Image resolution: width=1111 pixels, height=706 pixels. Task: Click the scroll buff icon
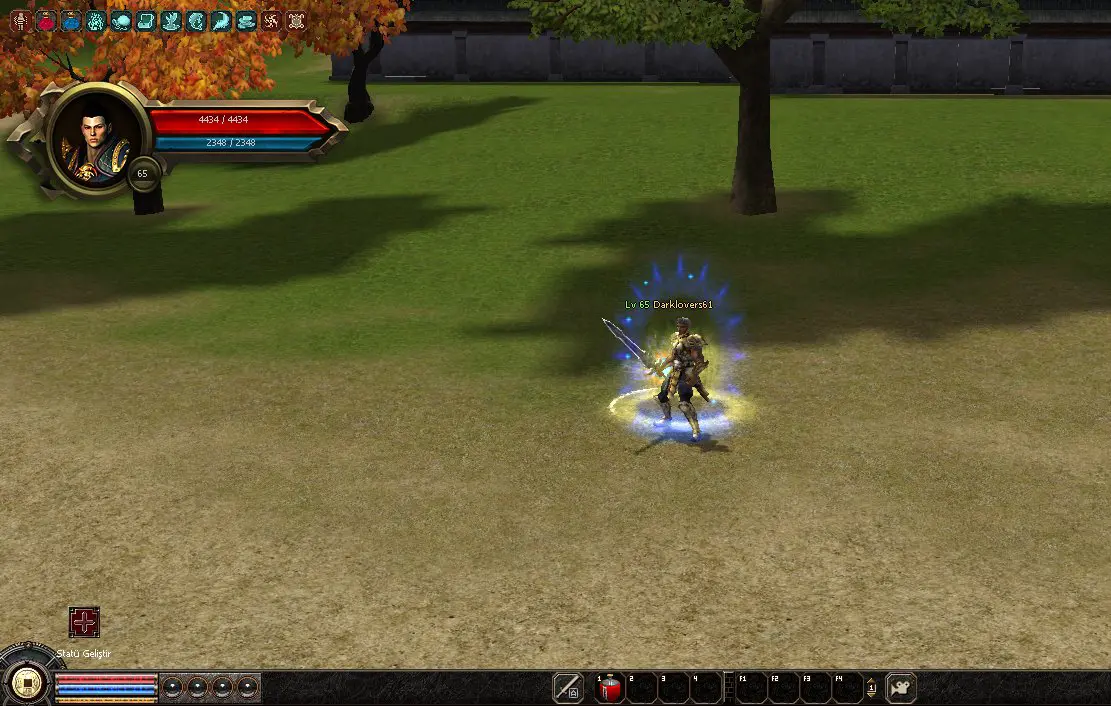(x=146, y=20)
